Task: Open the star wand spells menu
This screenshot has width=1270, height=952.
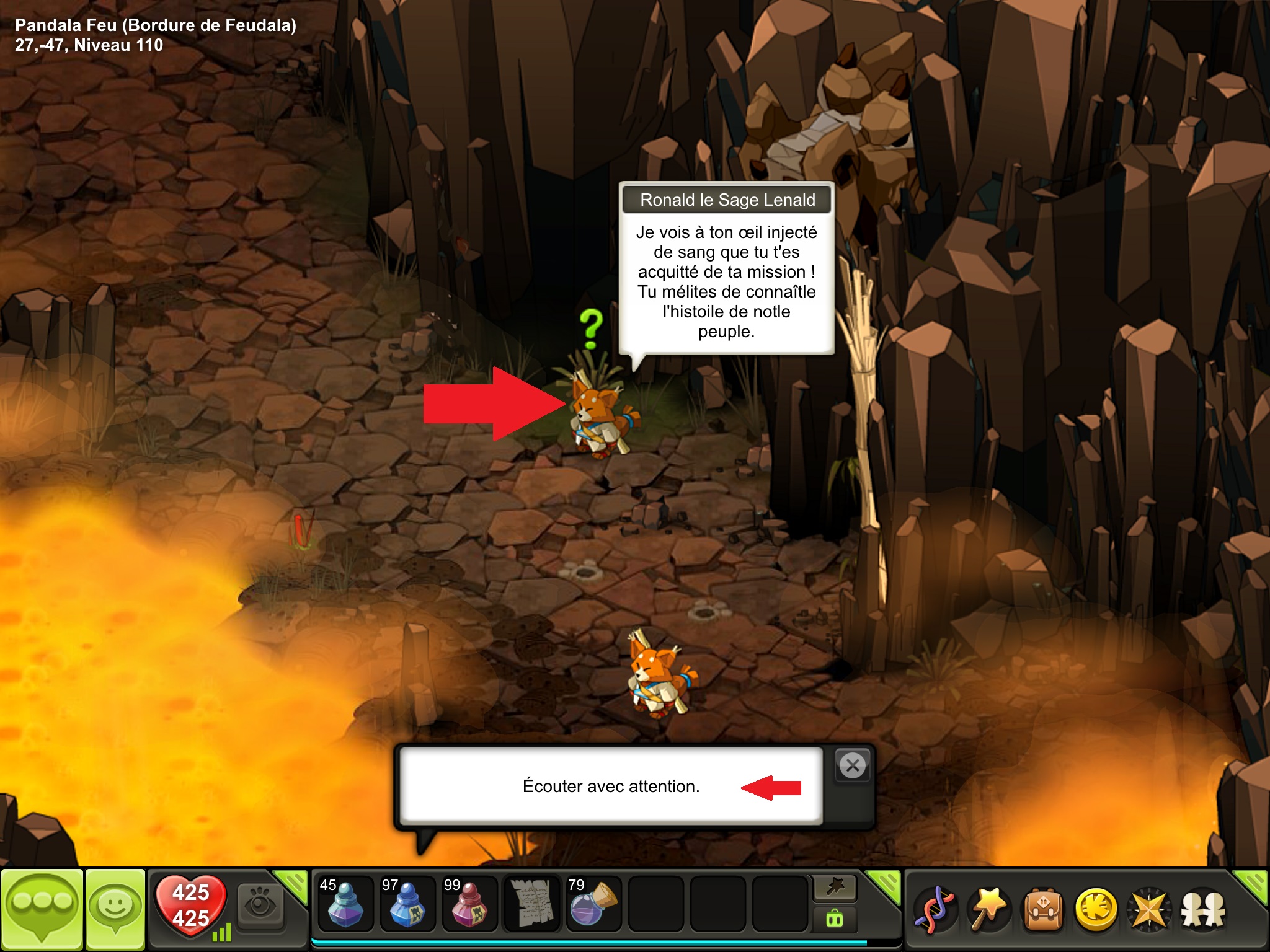Action: (988, 910)
